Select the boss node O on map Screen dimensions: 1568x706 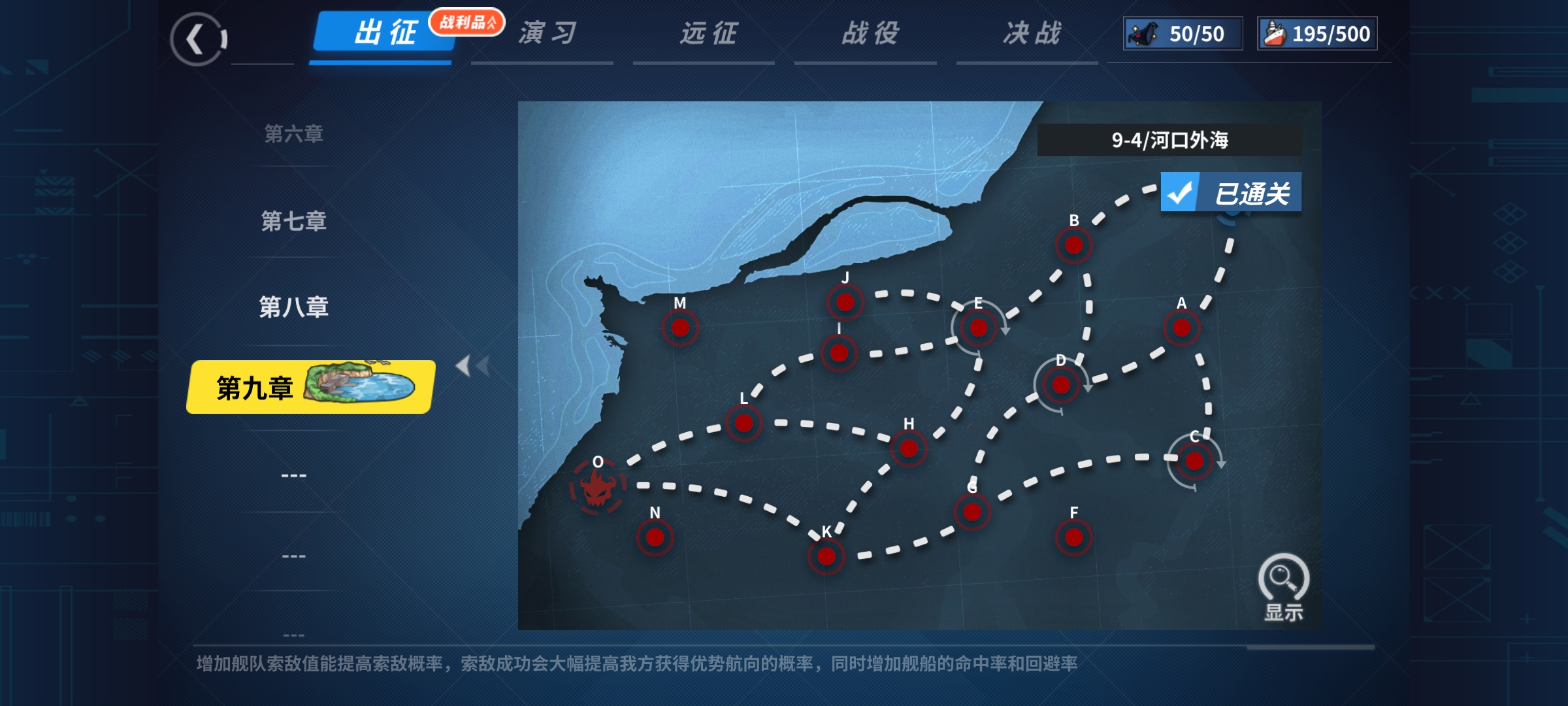[x=596, y=486]
